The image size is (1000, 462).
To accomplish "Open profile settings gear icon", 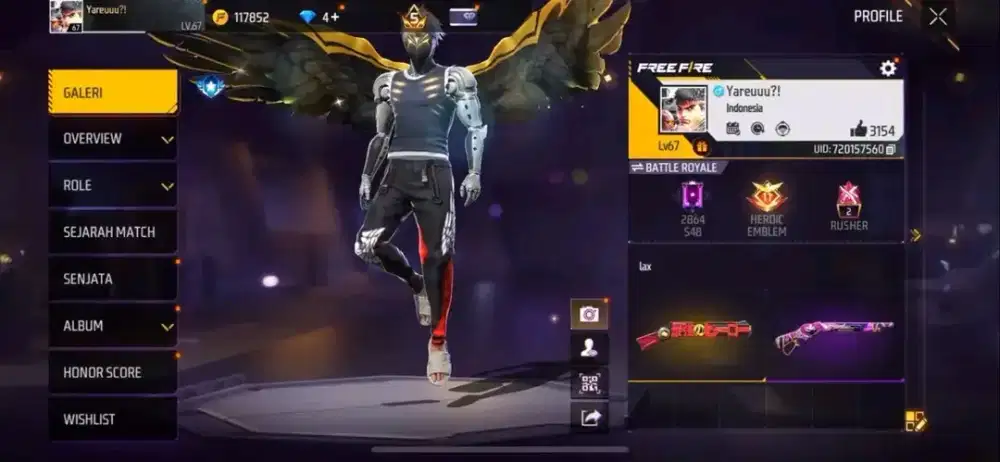I will click(887, 68).
